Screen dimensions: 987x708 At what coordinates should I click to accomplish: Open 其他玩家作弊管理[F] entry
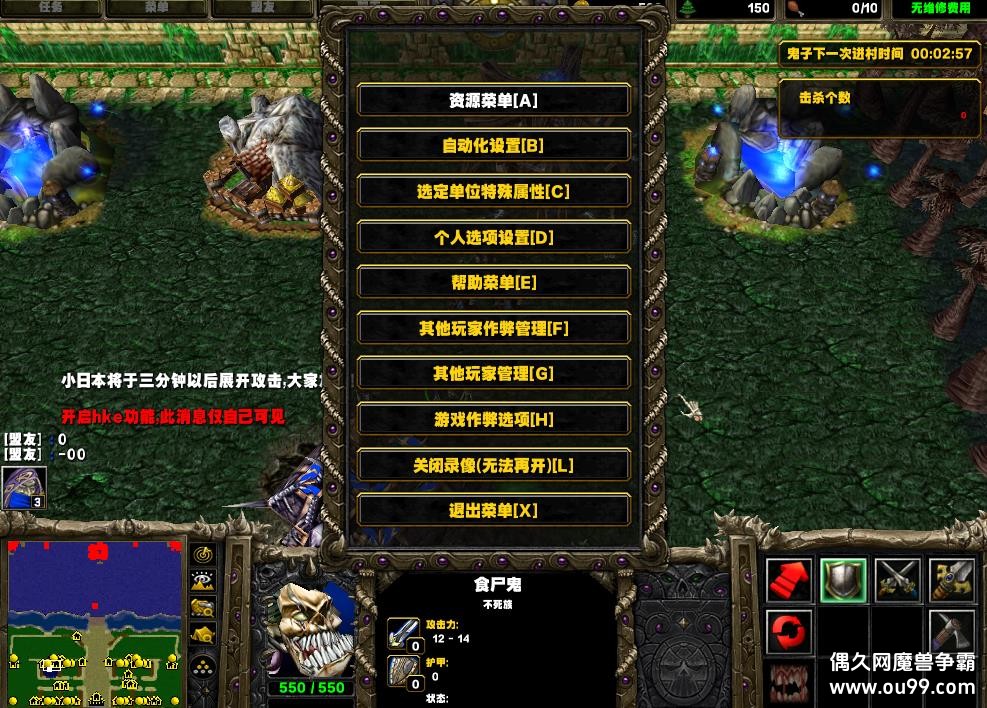[493, 328]
